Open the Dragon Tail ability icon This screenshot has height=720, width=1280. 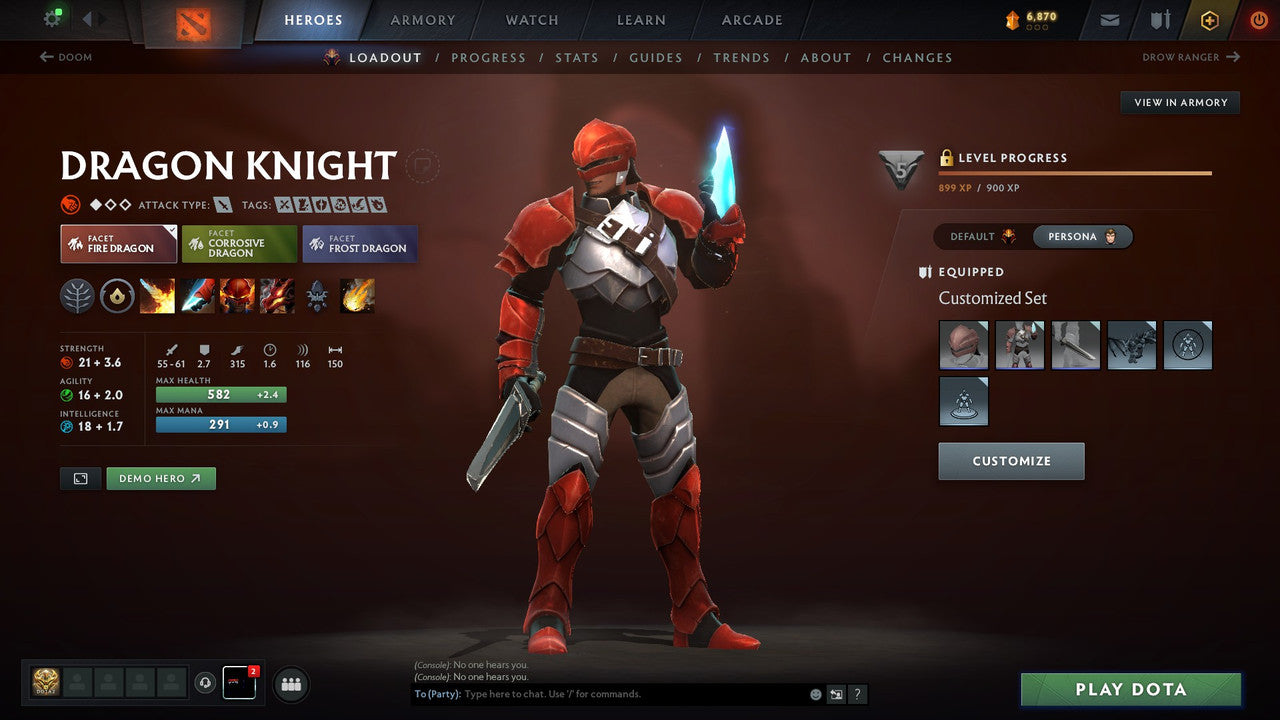(x=197, y=295)
